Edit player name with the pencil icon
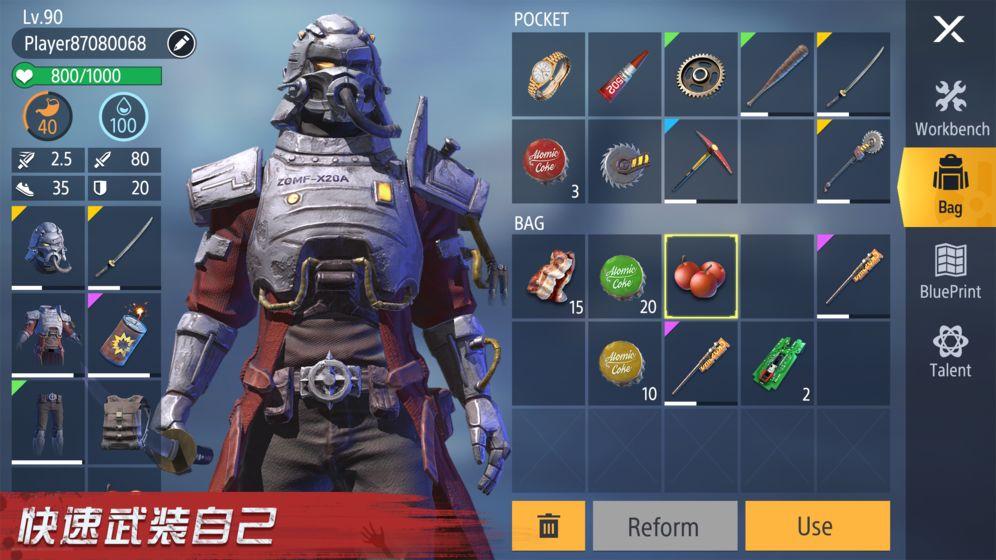996x560 pixels. coord(181,43)
